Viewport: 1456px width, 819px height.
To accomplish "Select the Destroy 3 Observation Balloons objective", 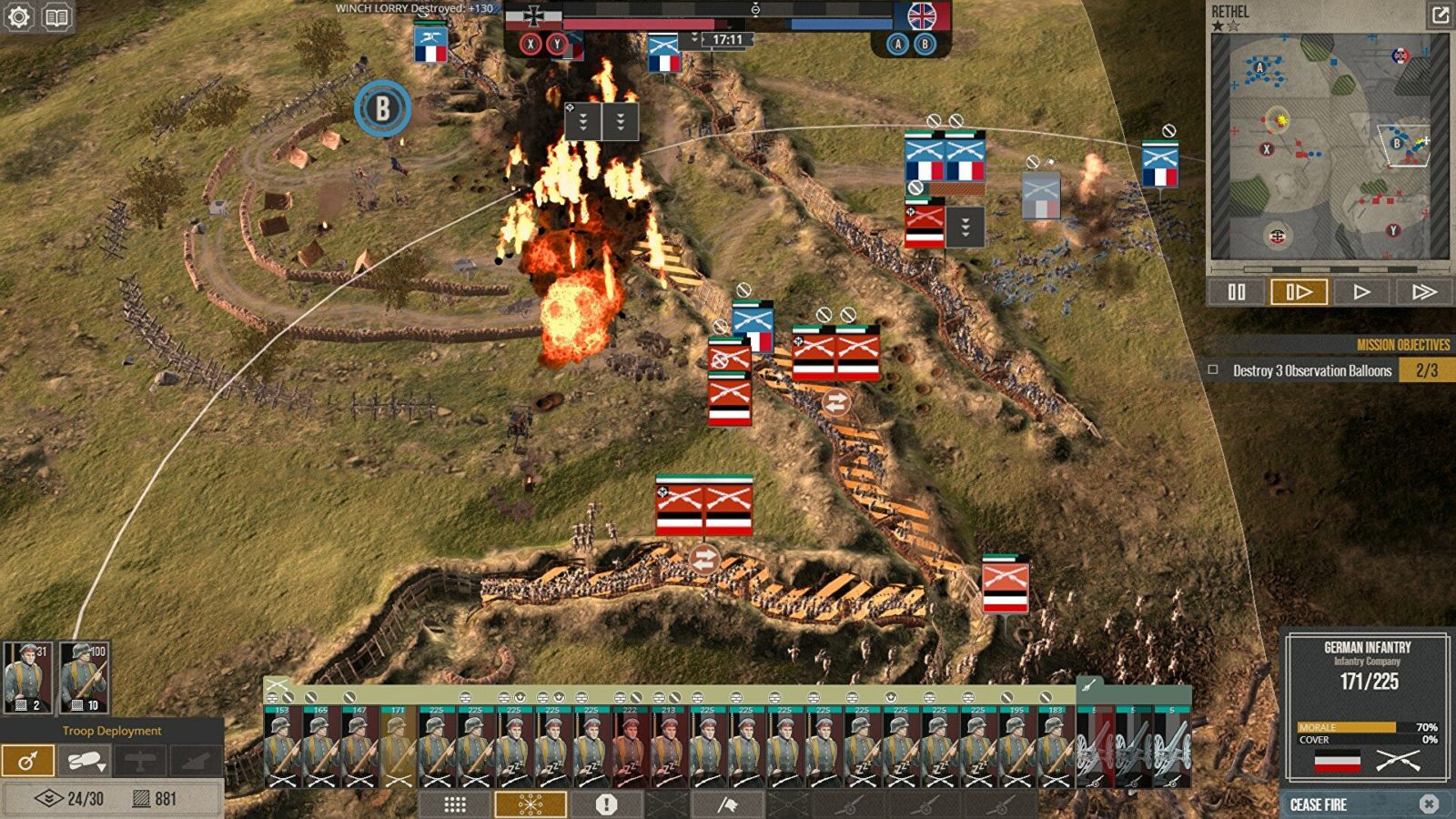I will [x=1311, y=370].
